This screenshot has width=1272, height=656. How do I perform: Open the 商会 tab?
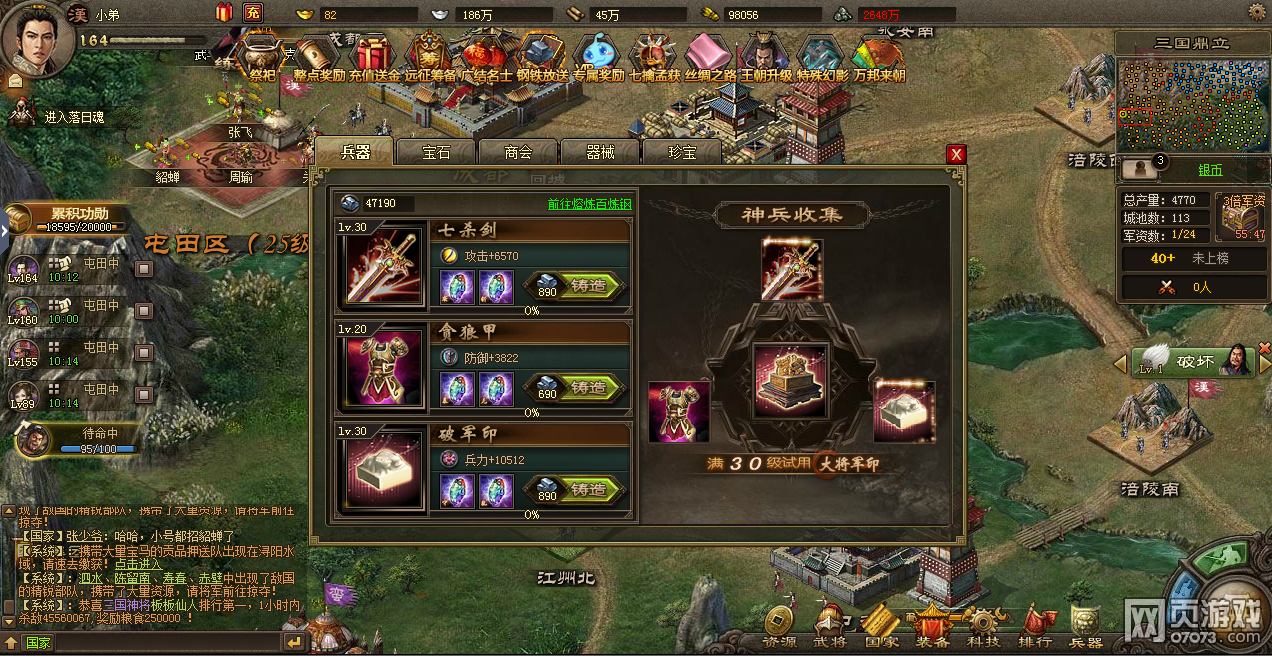[x=518, y=152]
